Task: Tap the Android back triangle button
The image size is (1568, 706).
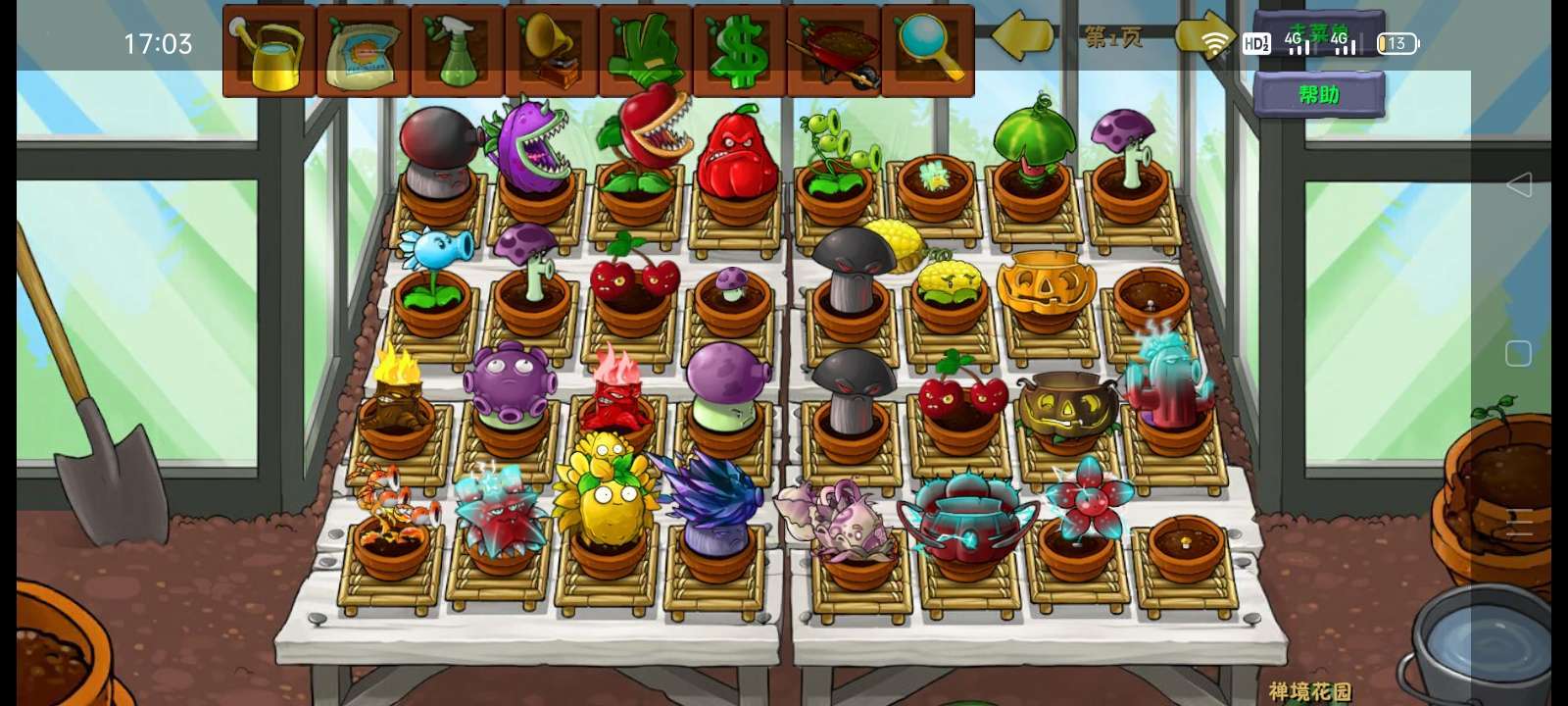Action: 1518,184
